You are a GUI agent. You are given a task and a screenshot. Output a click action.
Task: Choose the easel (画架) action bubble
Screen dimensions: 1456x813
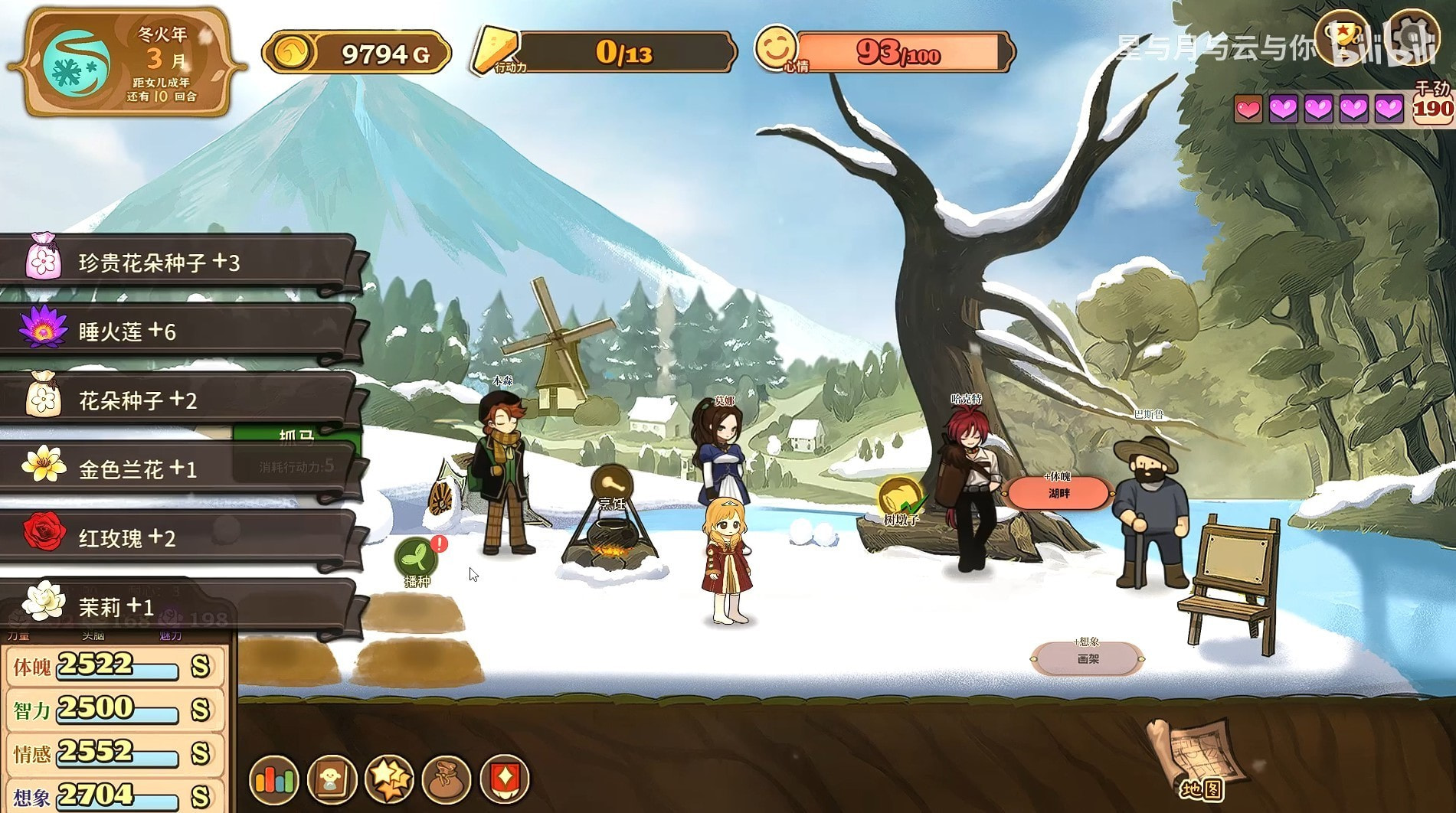[1088, 658]
